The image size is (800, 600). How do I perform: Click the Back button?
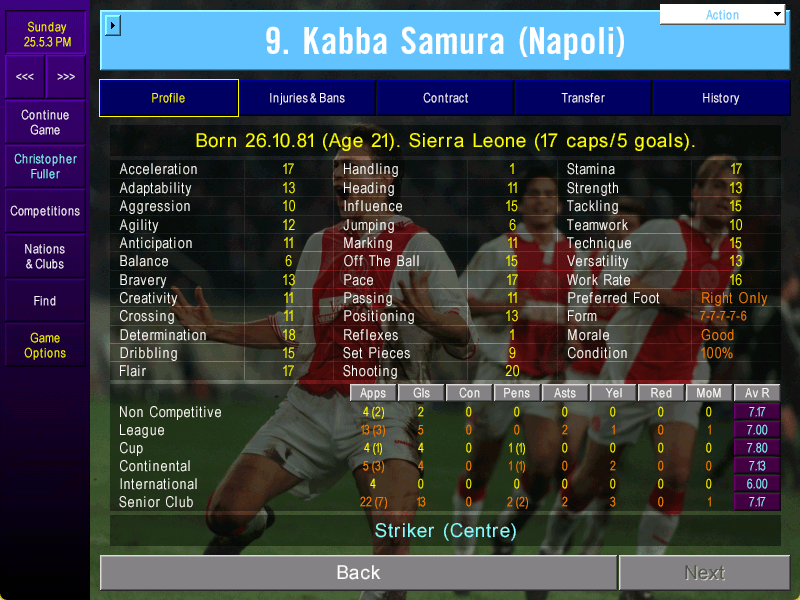[358, 572]
